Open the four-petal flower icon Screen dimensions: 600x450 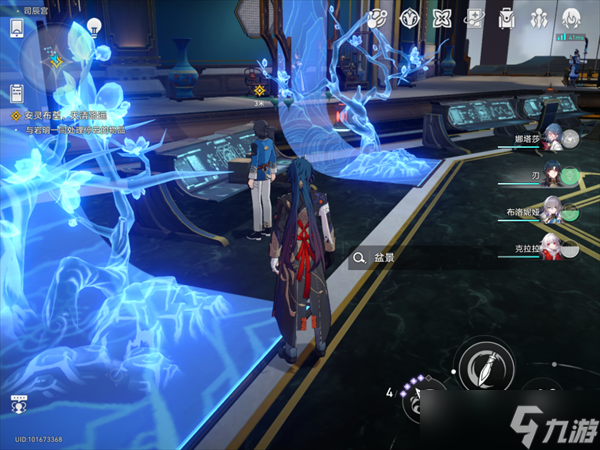441,18
